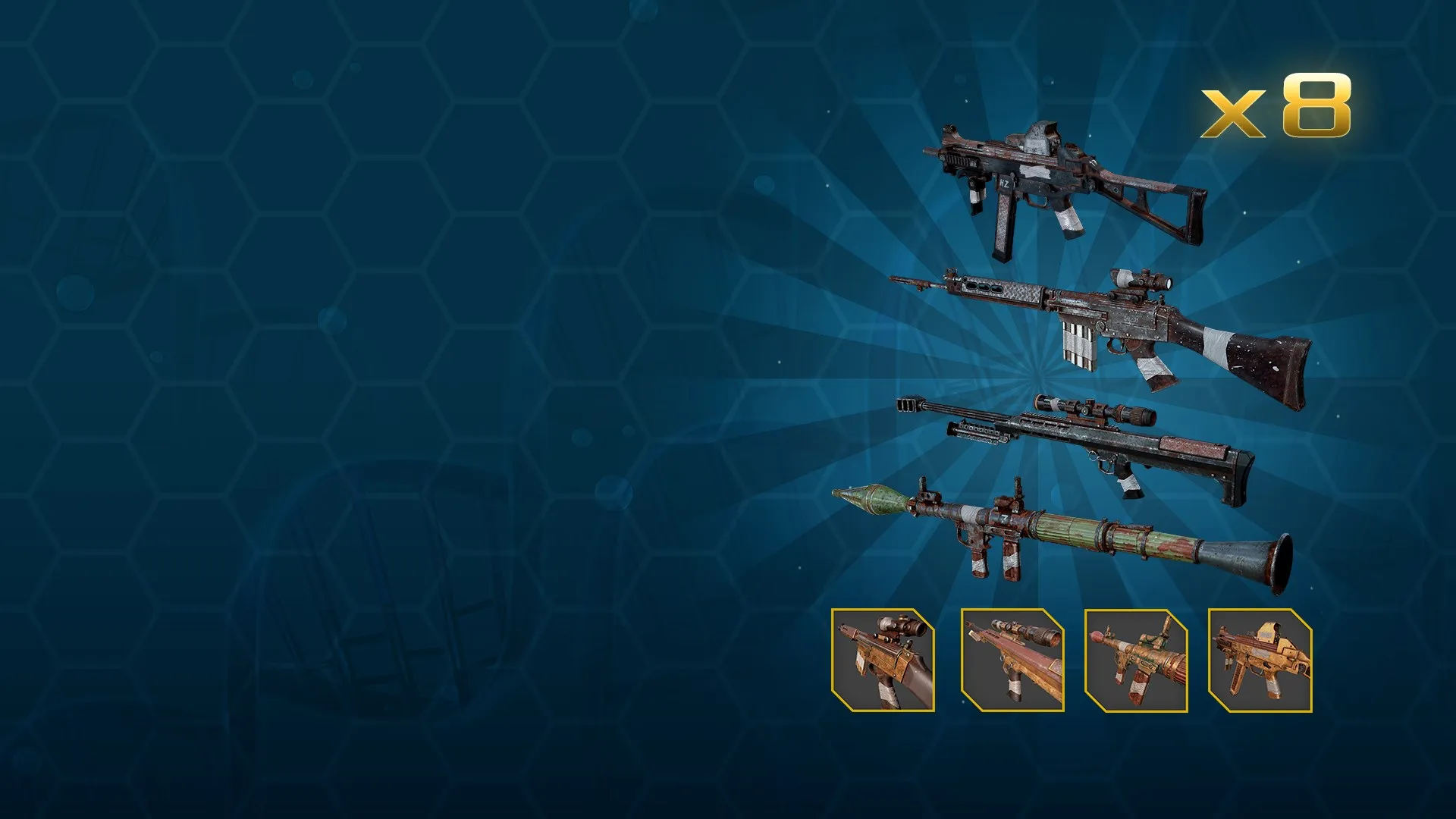Open the gold rocket launcher skin thumbnail
The width and height of the screenshot is (1456, 819).
[x=1136, y=660]
